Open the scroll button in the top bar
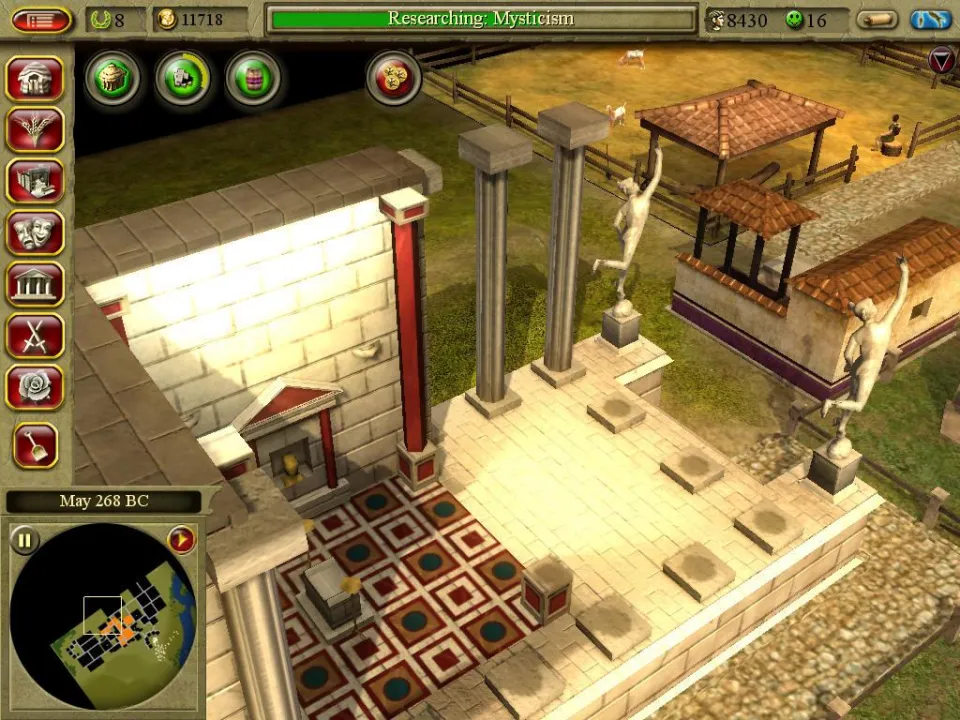The width and height of the screenshot is (960, 720). 878,20
